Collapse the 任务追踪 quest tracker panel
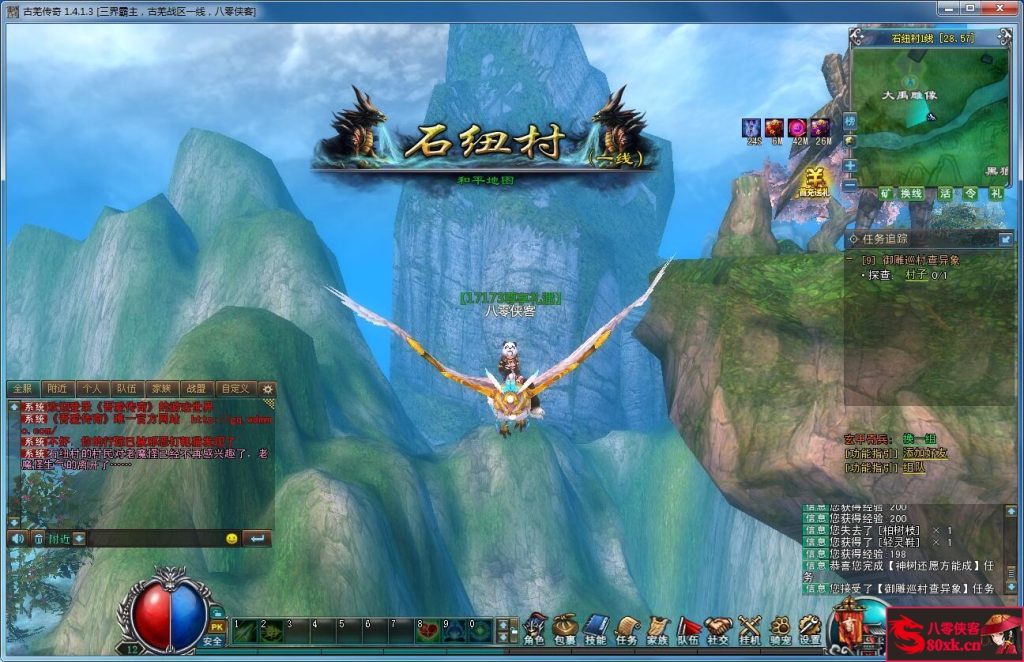The image size is (1024, 662). pyautogui.click(x=1005, y=239)
